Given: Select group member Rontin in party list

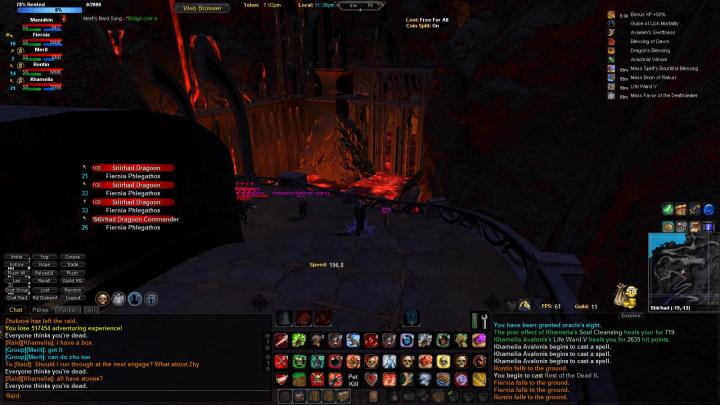Looking at the screenshot, I should pyautogui.click(x=40, y=65).
